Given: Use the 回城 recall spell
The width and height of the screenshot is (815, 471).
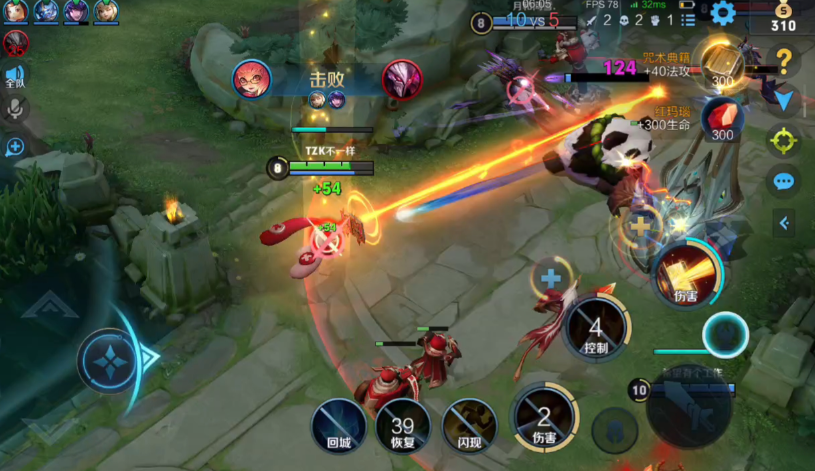Looking at the screenshot, I should pos(338,426).
